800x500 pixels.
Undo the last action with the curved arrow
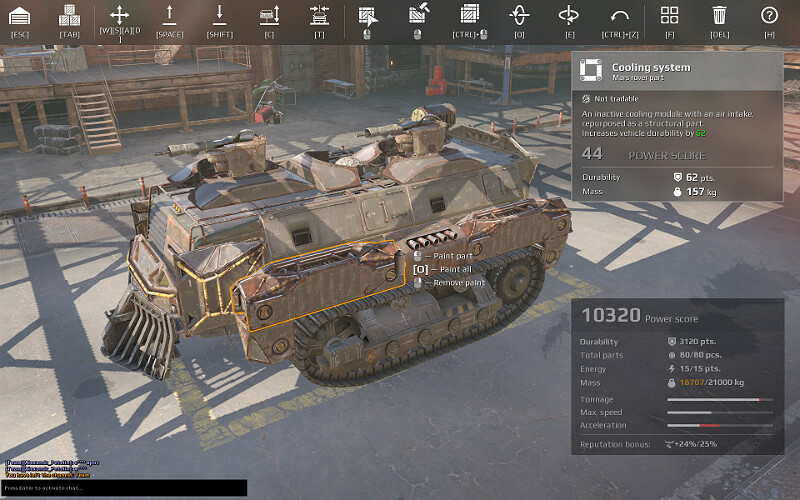click(619, 15)
